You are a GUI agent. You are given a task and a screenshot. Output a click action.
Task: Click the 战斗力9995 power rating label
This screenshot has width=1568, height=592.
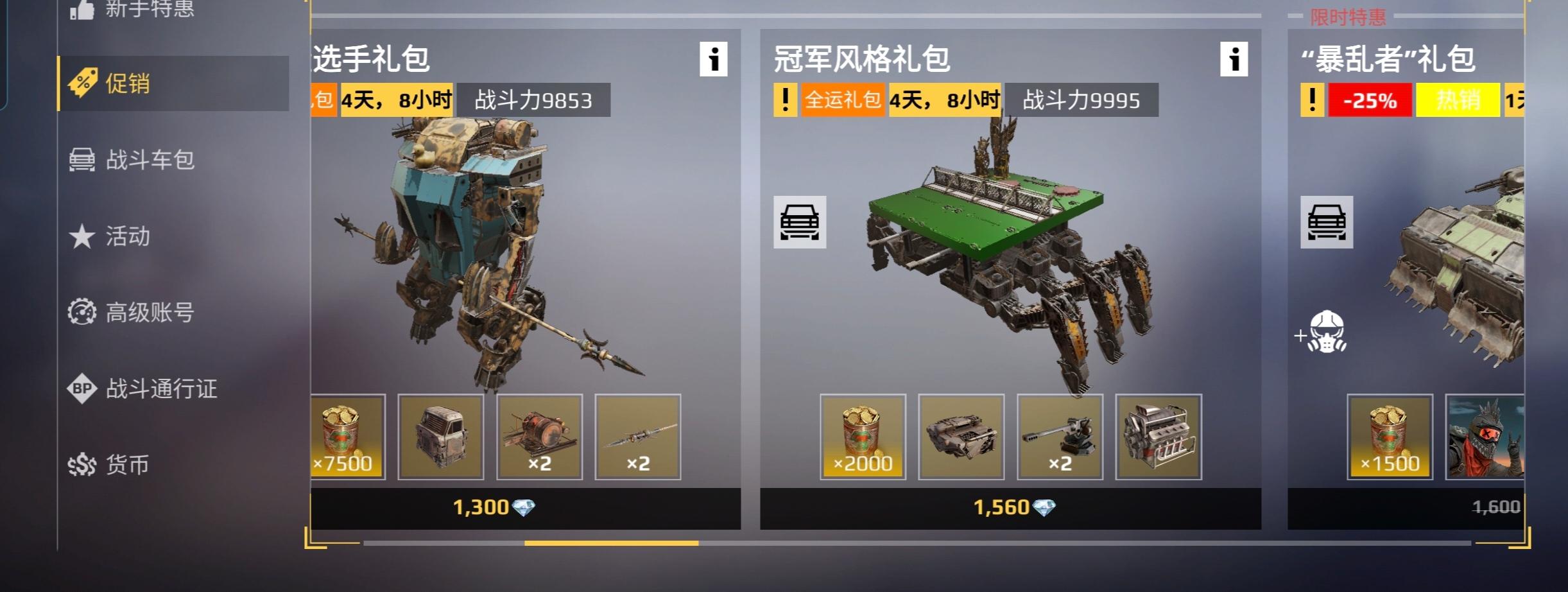pyautogui.click(x=1082, y=100)
